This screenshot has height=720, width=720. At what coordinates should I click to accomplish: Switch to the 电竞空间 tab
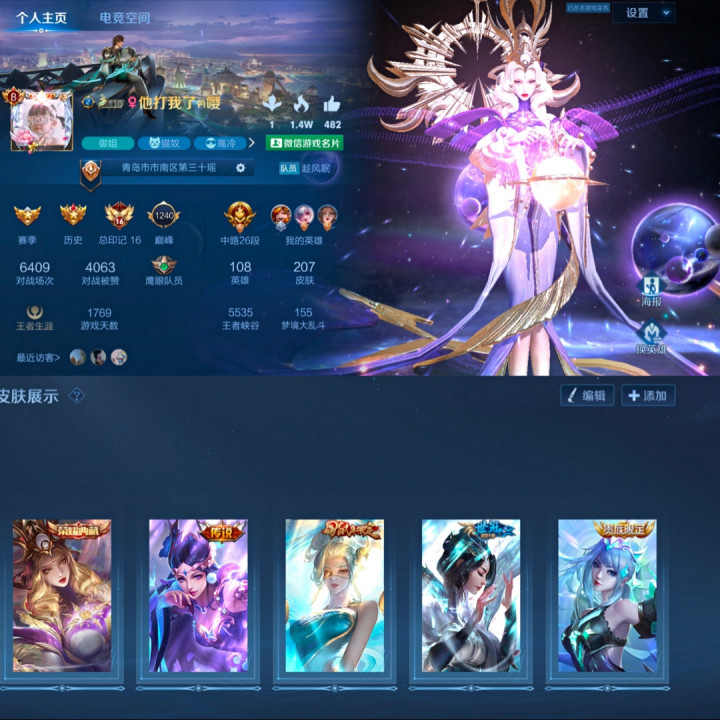tap(125, 18)
